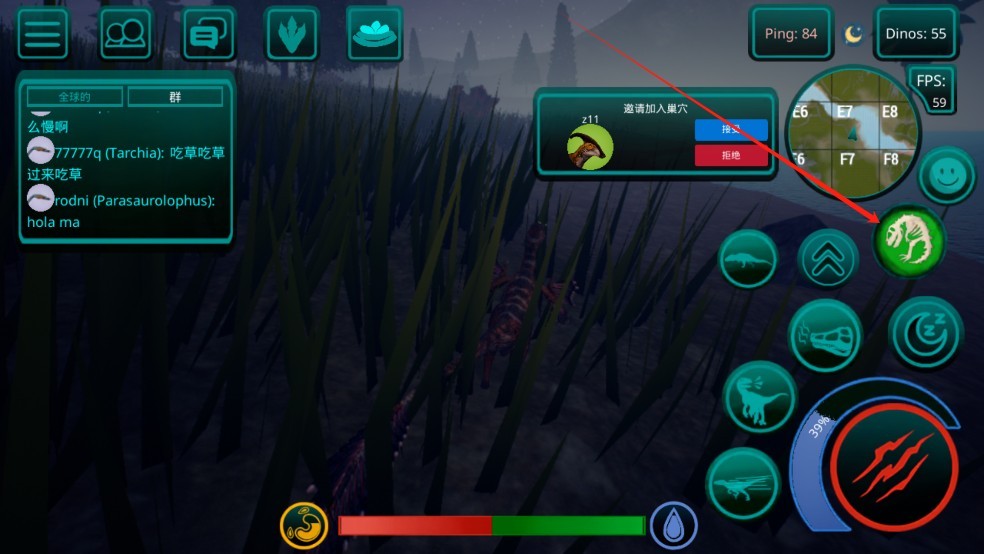
Task: Open the circular minimap
Action: point(851,133)
